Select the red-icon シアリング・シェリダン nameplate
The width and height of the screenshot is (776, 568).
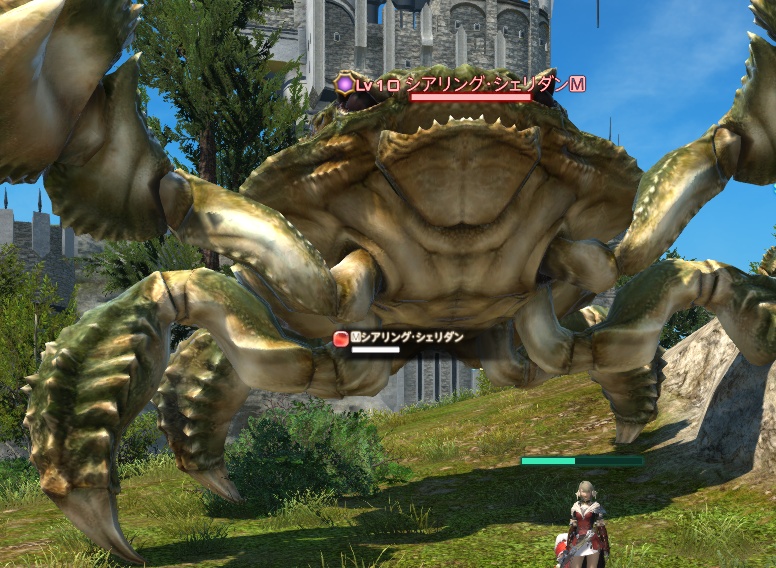(x=400, y=338)
